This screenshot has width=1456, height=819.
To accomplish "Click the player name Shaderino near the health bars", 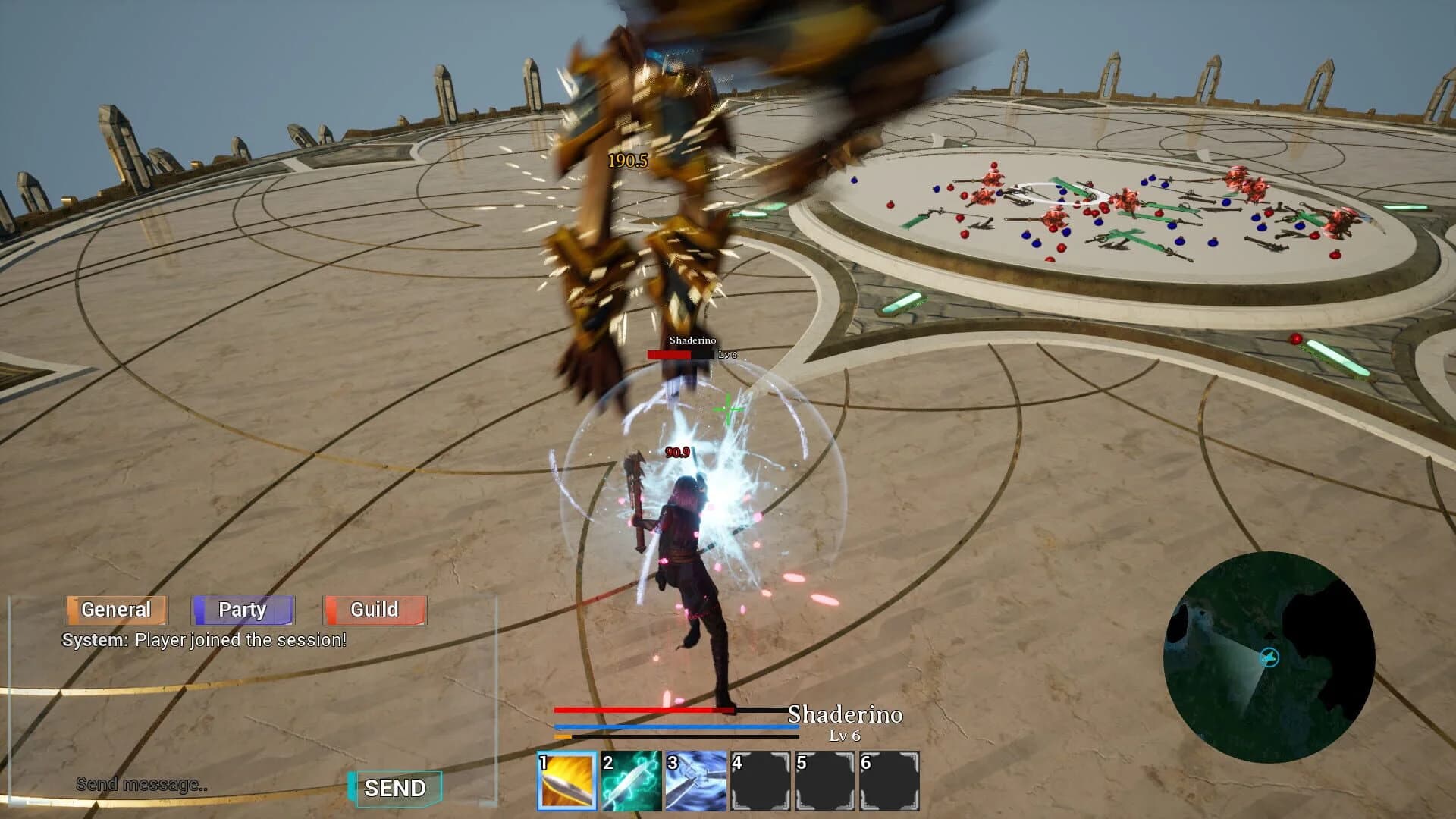I will pos(844,714).
